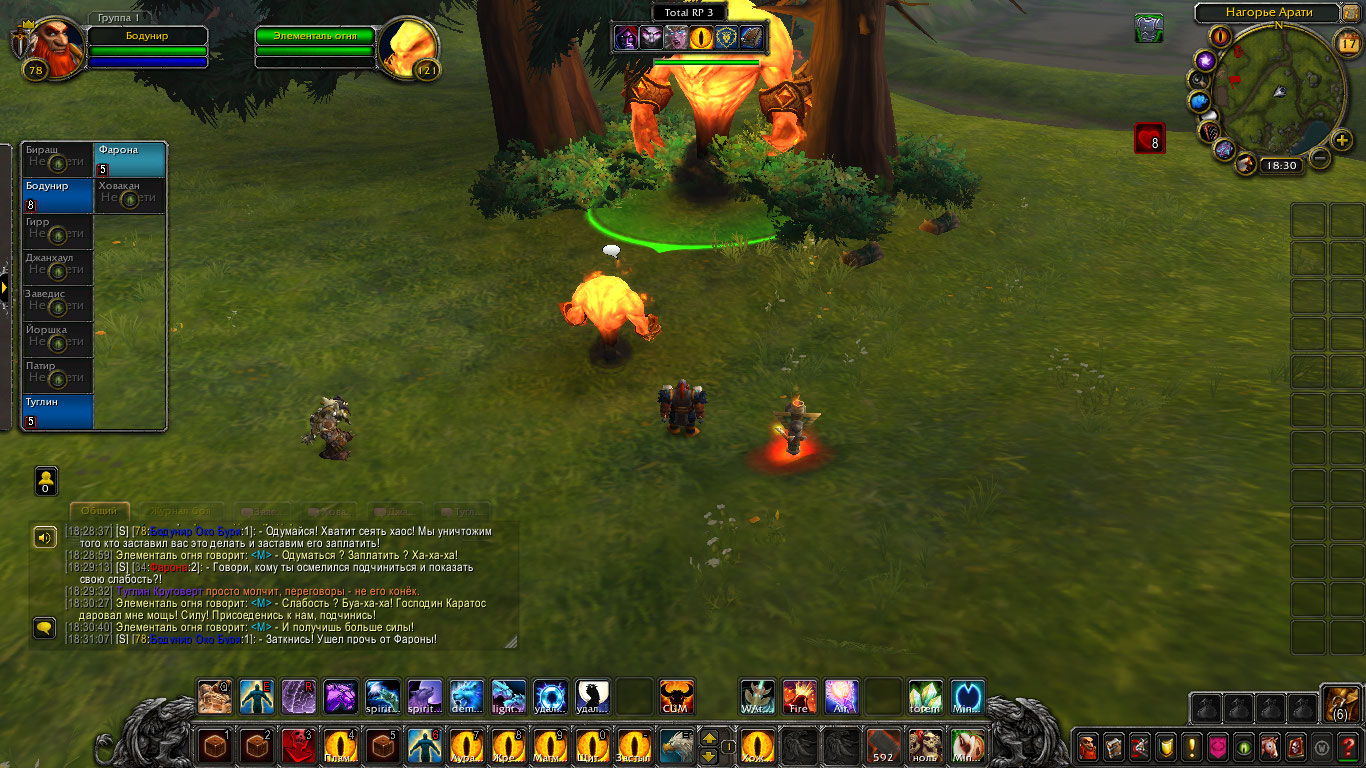Switch to the Общий chat tab
Screen dimensions: 1366x768
coord(99,511)
